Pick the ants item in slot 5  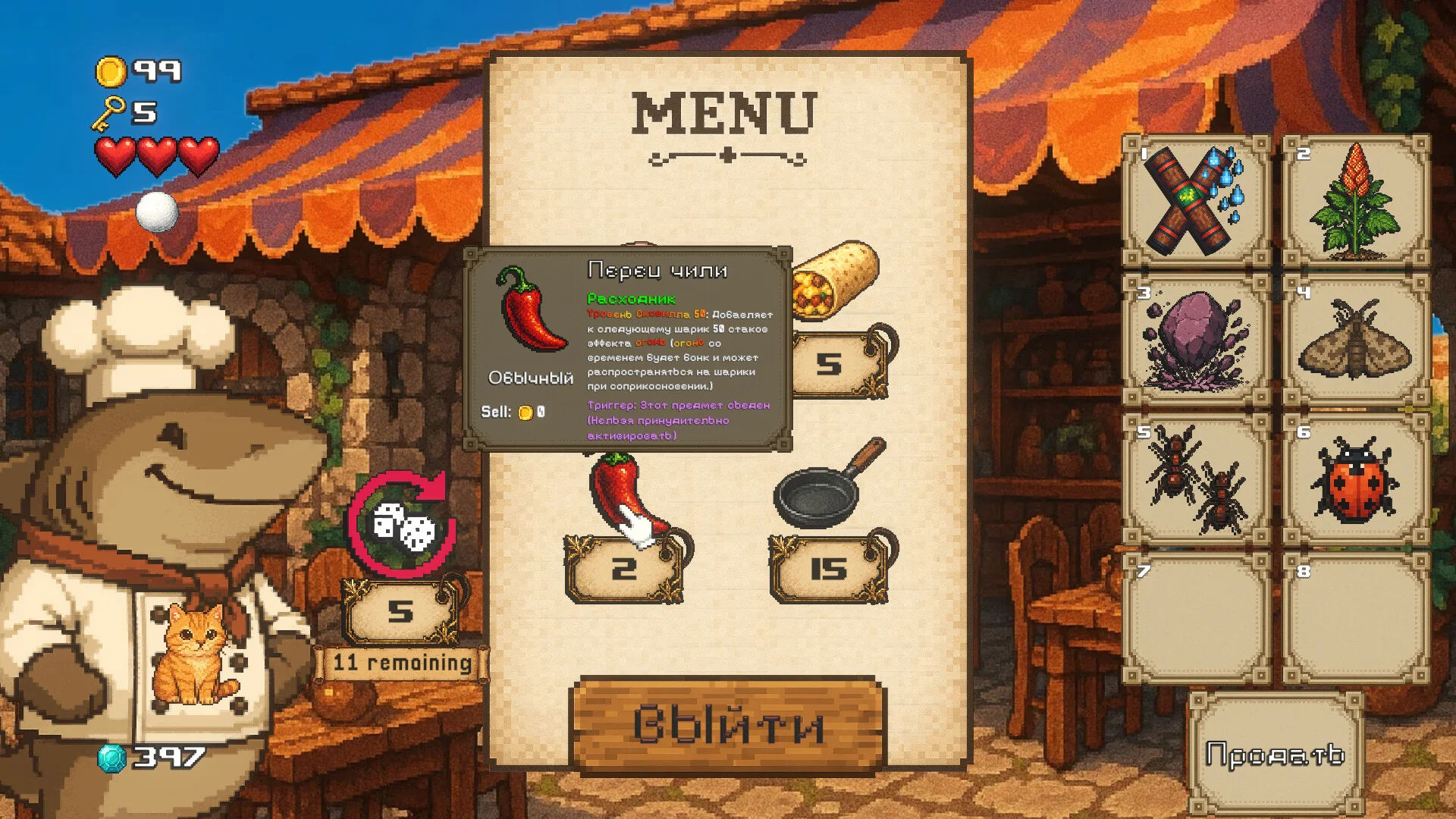click(1196, 479)
